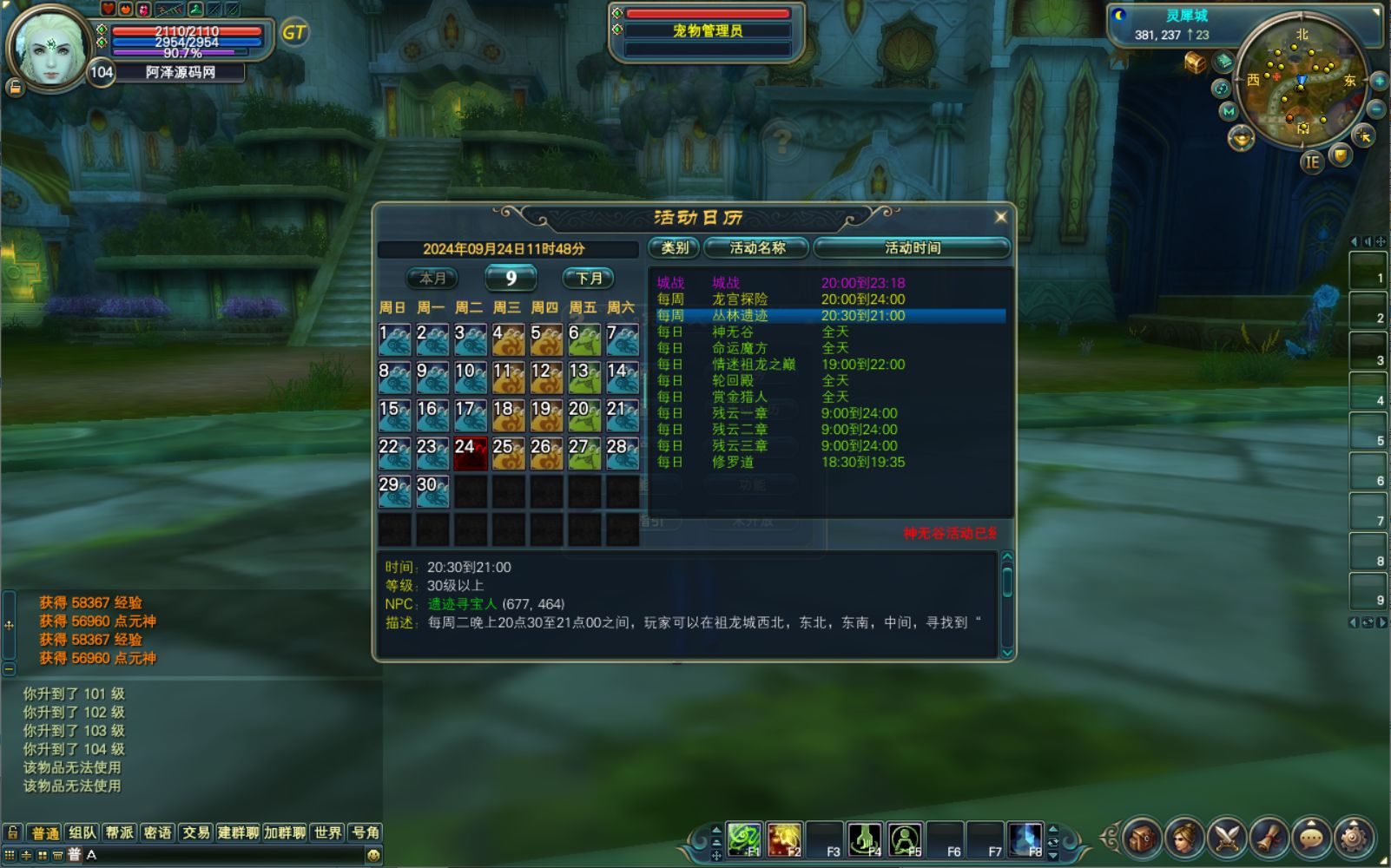The width and height of the screenshot is (1391, 868).
Task: Use the fiery skill in F2 slot
Action: (x=784, y=839)
